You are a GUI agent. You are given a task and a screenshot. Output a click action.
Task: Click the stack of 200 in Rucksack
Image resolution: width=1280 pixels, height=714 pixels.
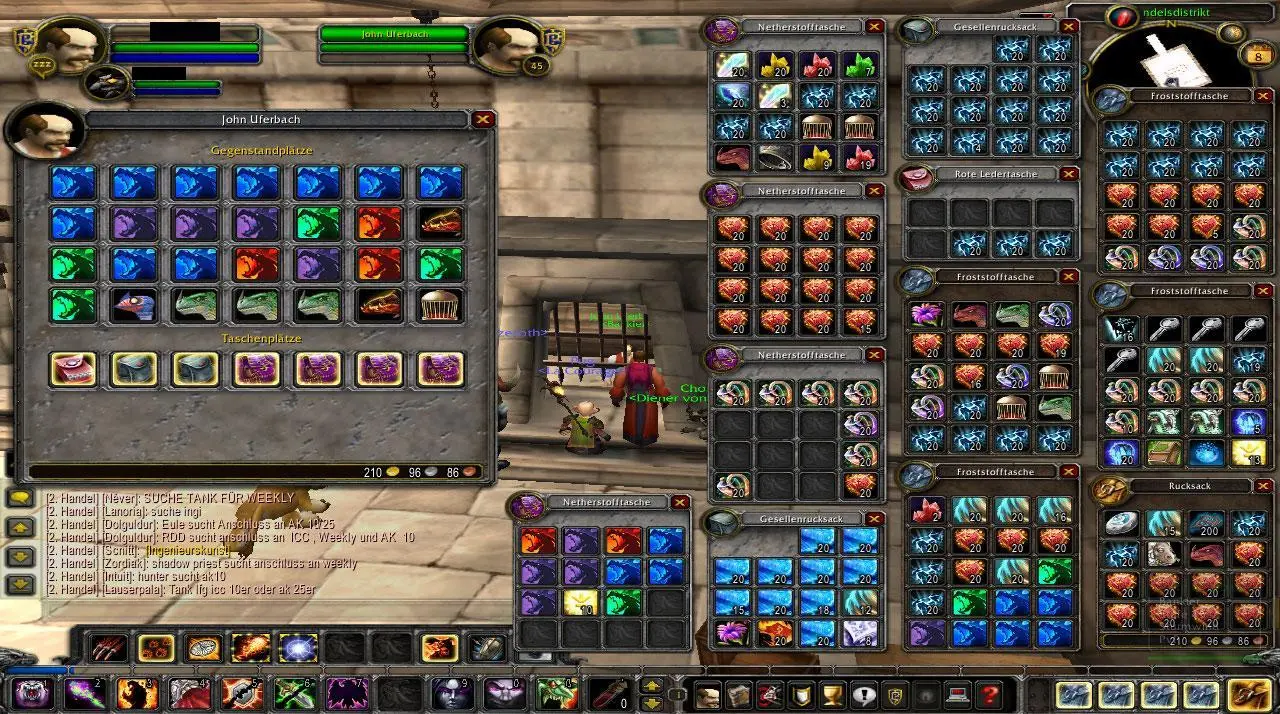tap(1206, 523)
